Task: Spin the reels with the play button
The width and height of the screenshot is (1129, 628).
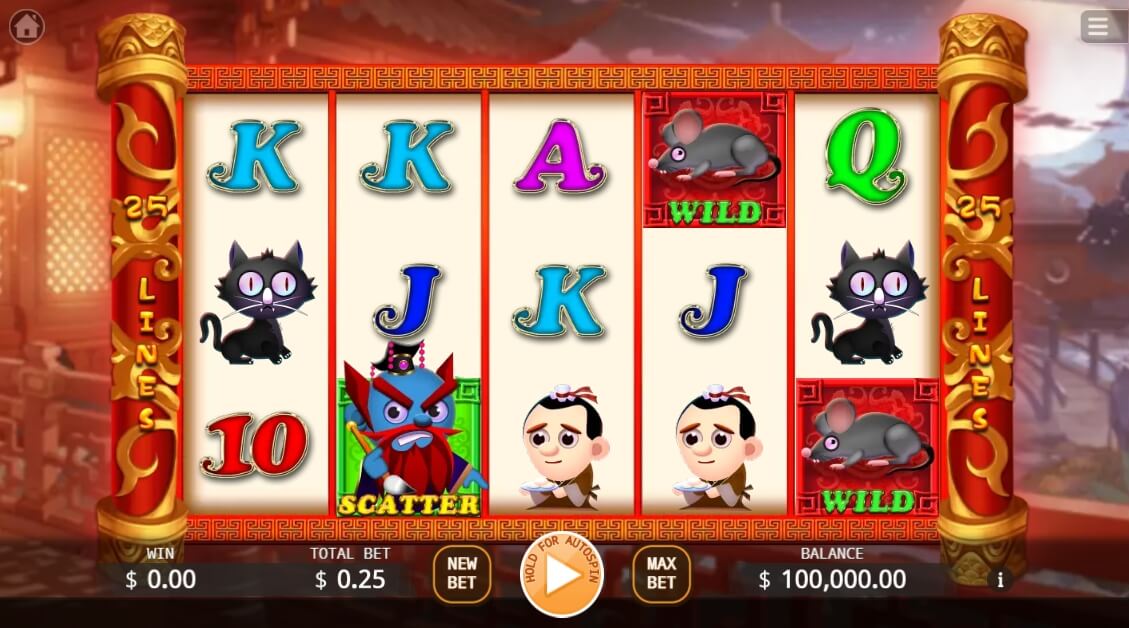Action: [x=562, y=575]
